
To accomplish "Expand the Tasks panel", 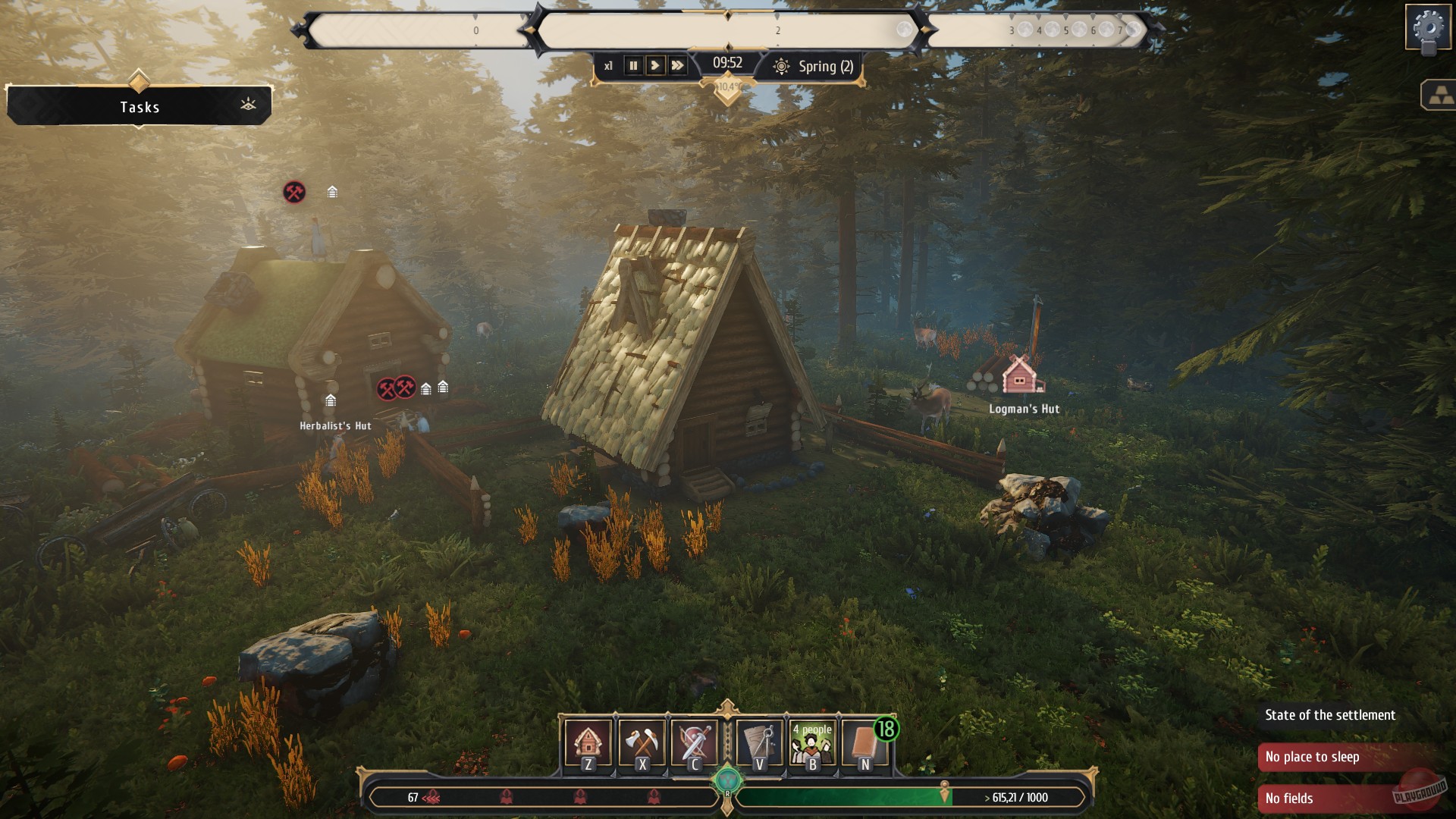I will [140, 107].
